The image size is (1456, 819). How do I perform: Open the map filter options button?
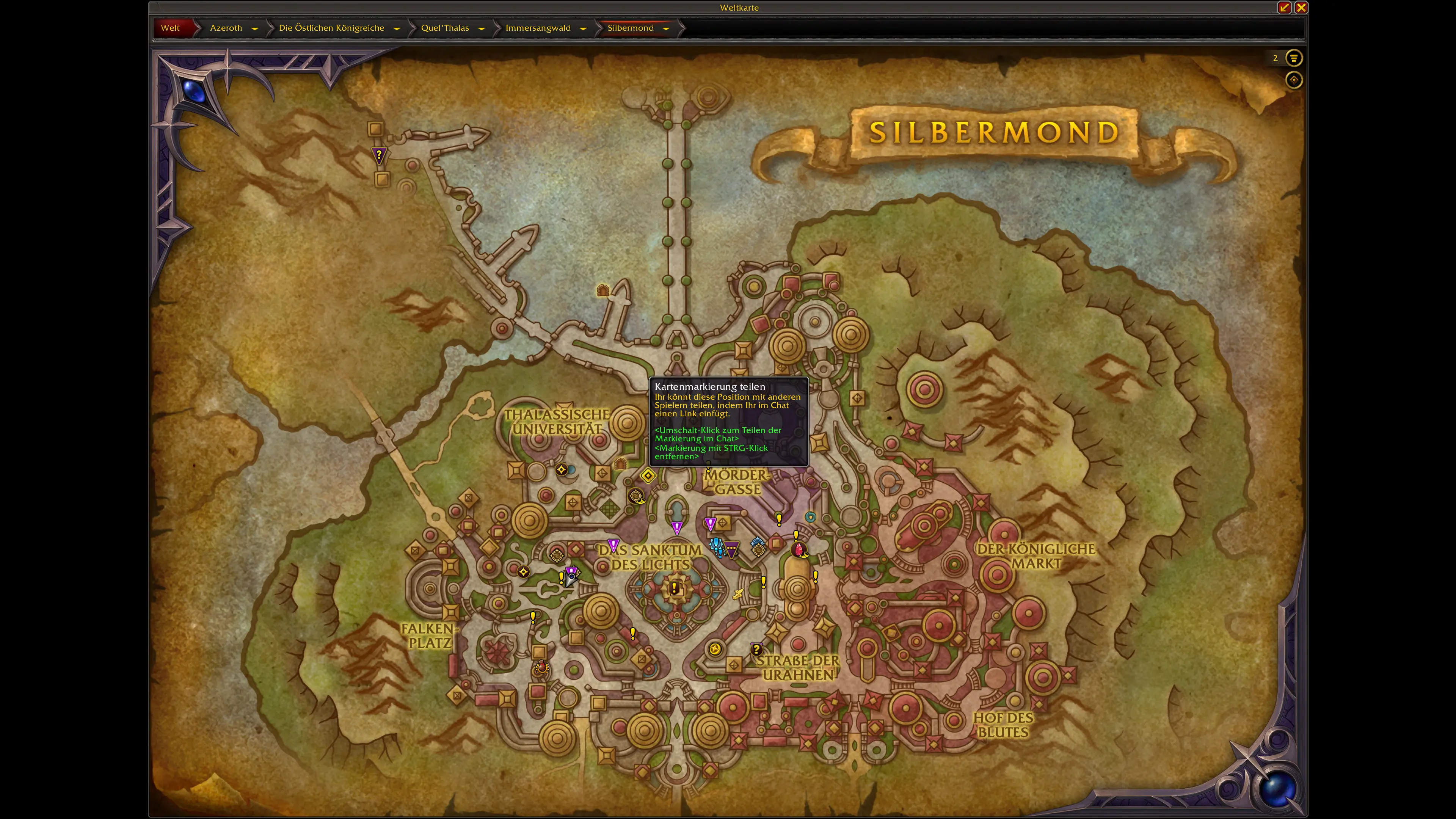1293,58
